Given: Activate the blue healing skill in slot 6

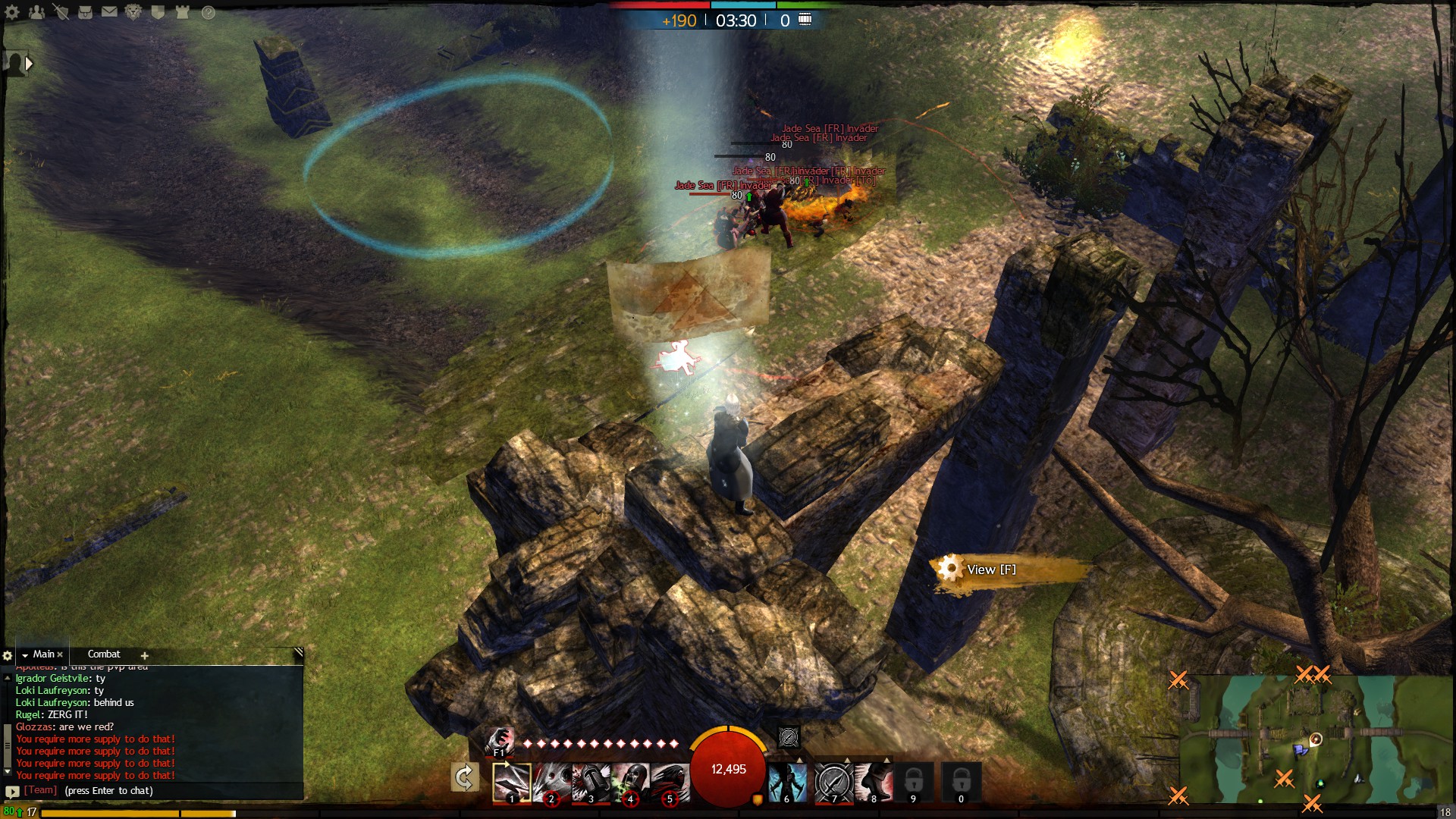Looking at the screenshot, I should (x=788, y=782).
